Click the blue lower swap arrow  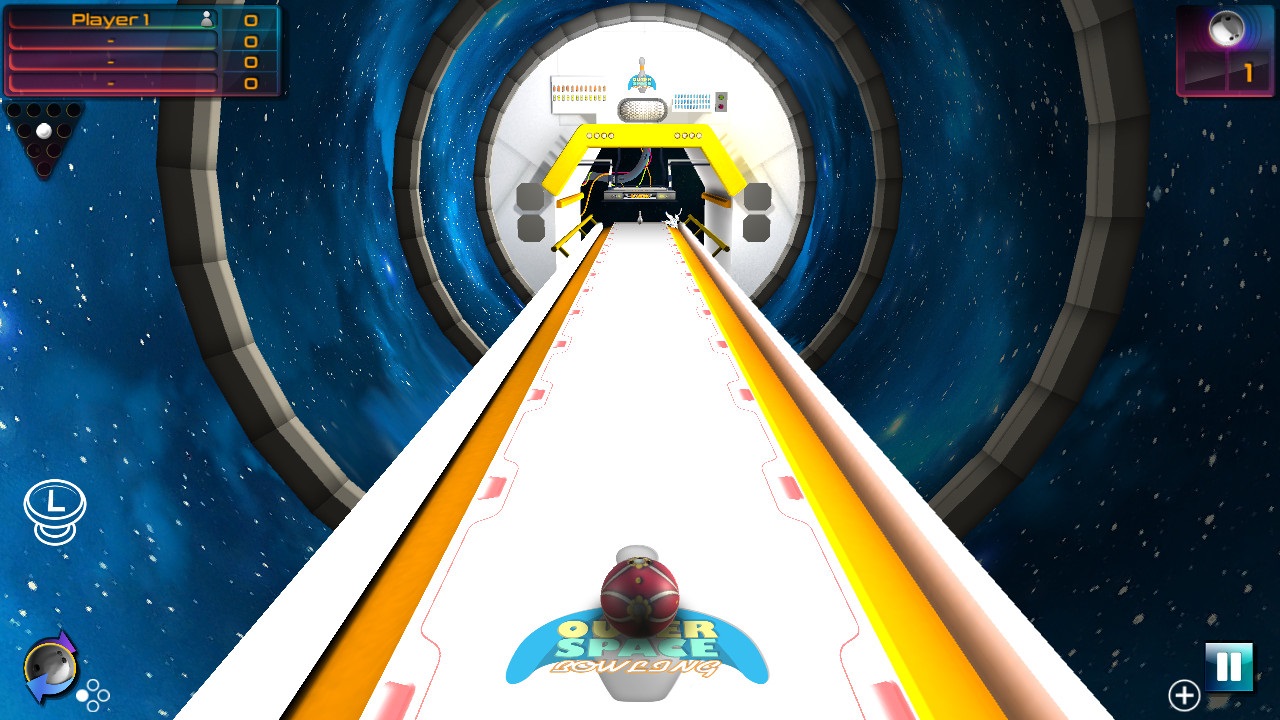37,687
